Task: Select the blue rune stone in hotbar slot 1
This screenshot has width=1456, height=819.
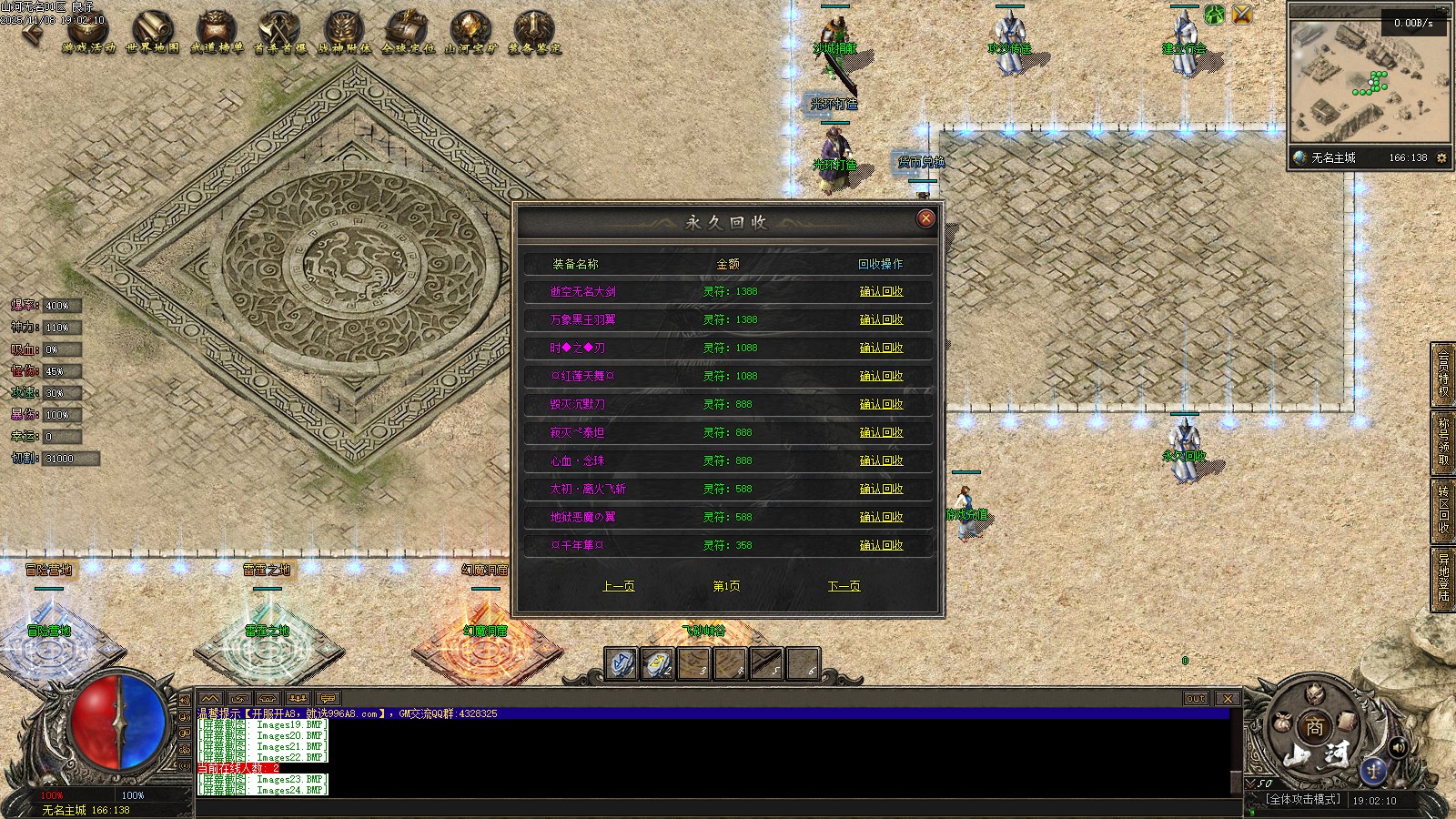Action: pyautogui.click(x=622, y=663)
